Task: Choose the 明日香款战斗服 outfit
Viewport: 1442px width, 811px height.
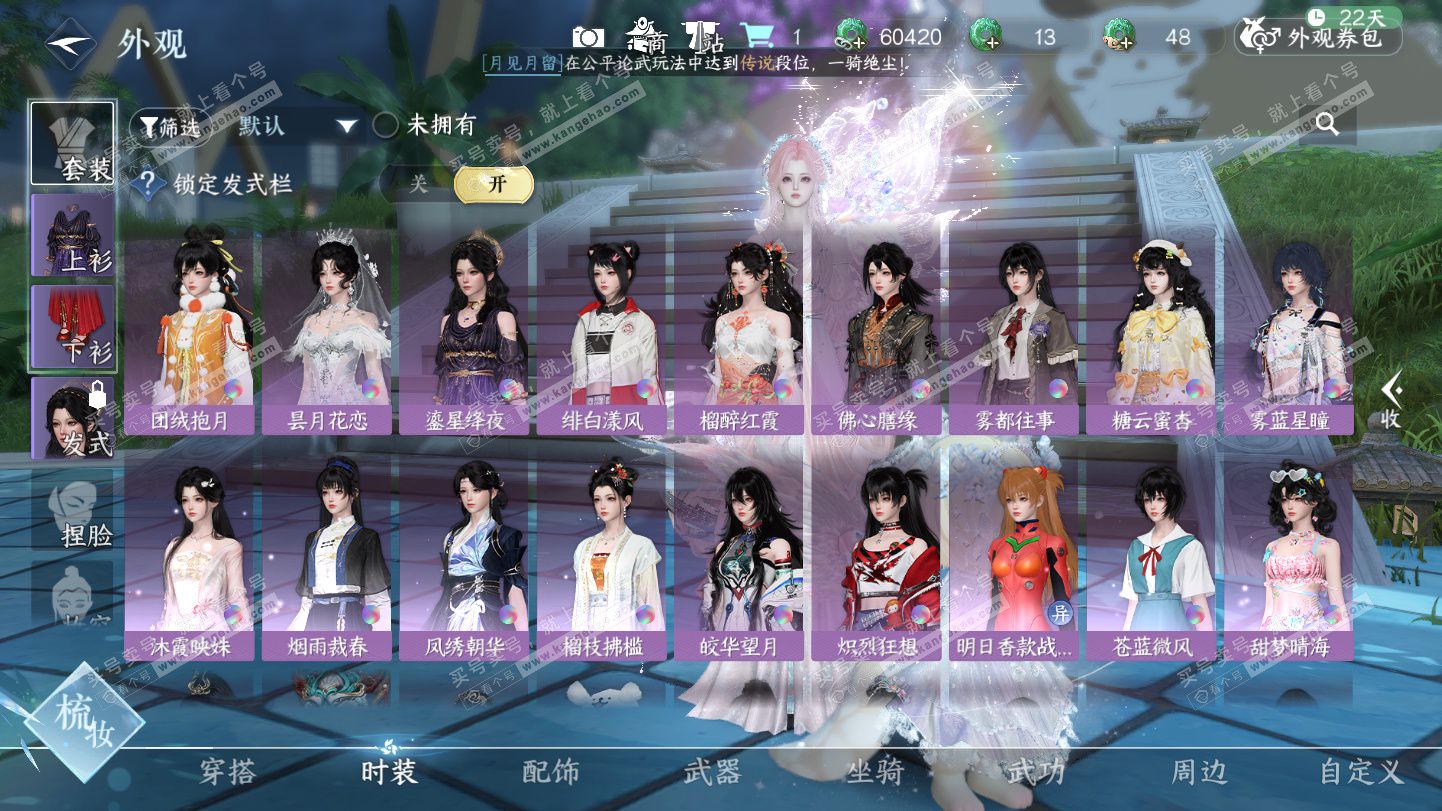Action: 1014,560
